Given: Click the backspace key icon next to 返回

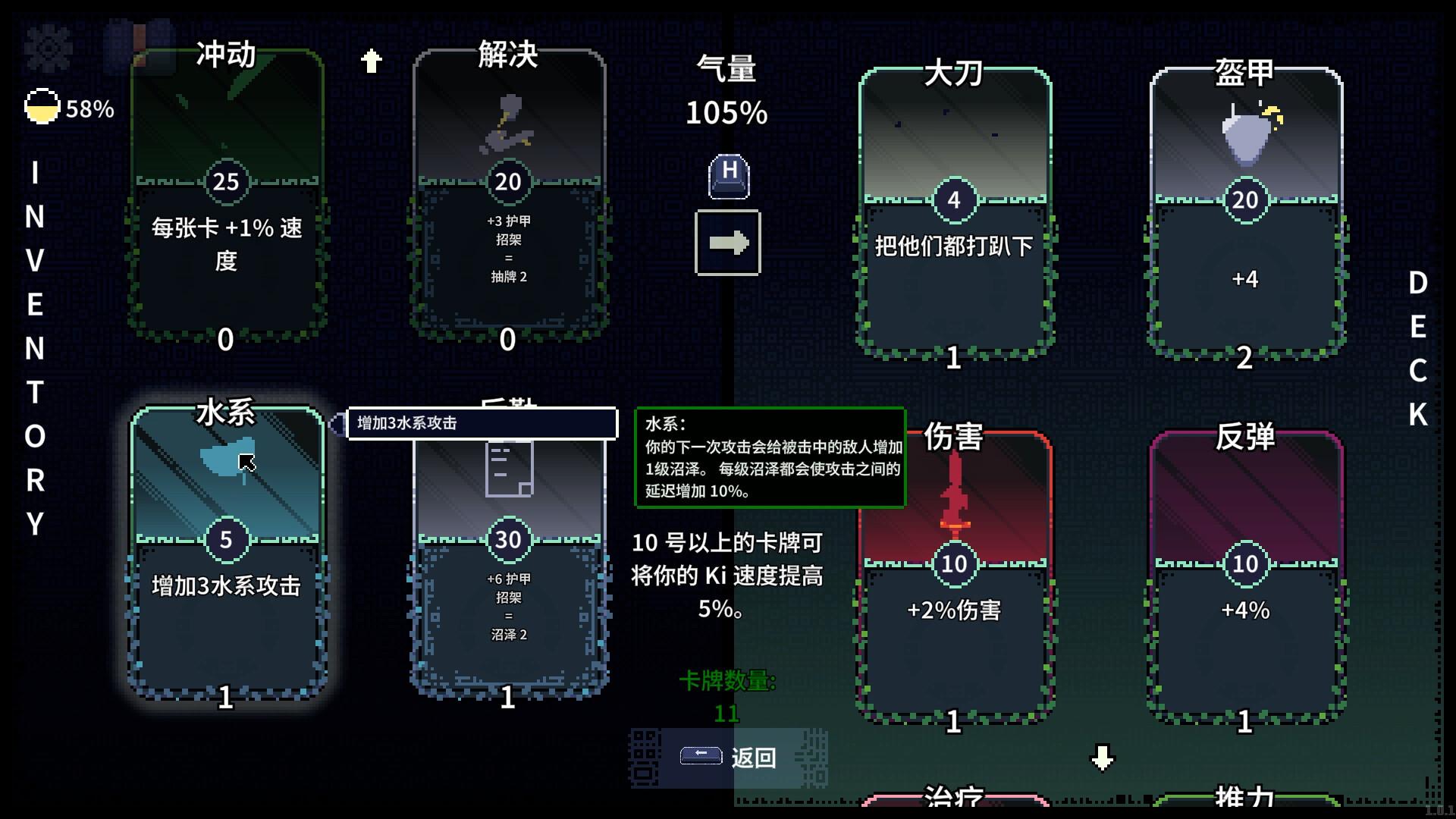Looking at the screenshot, I should [x=701, y=755].
